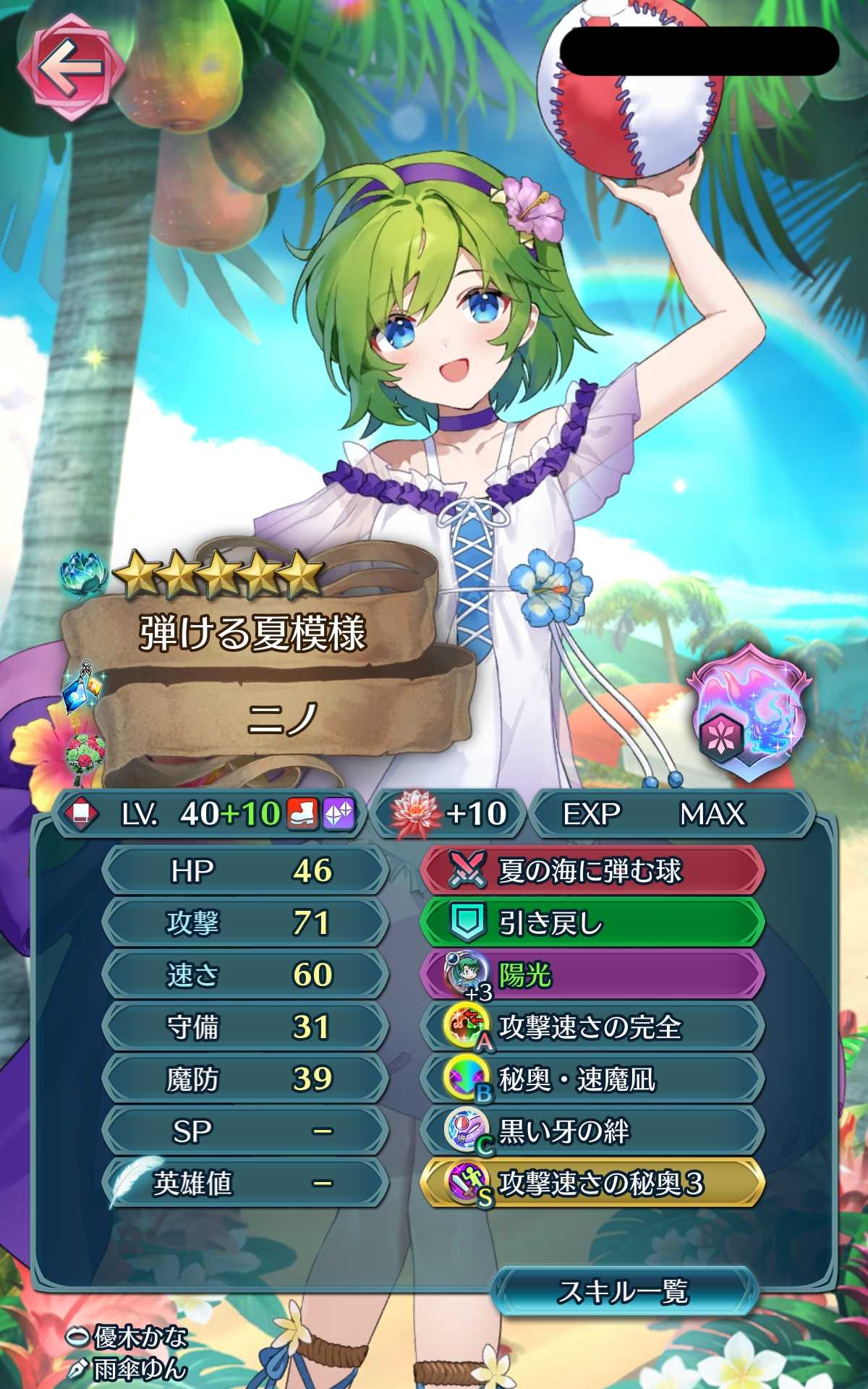This screenshot has height=1389, width=868.
Task: Open the スキル一覧 skill list
Action: (624, 1291)
